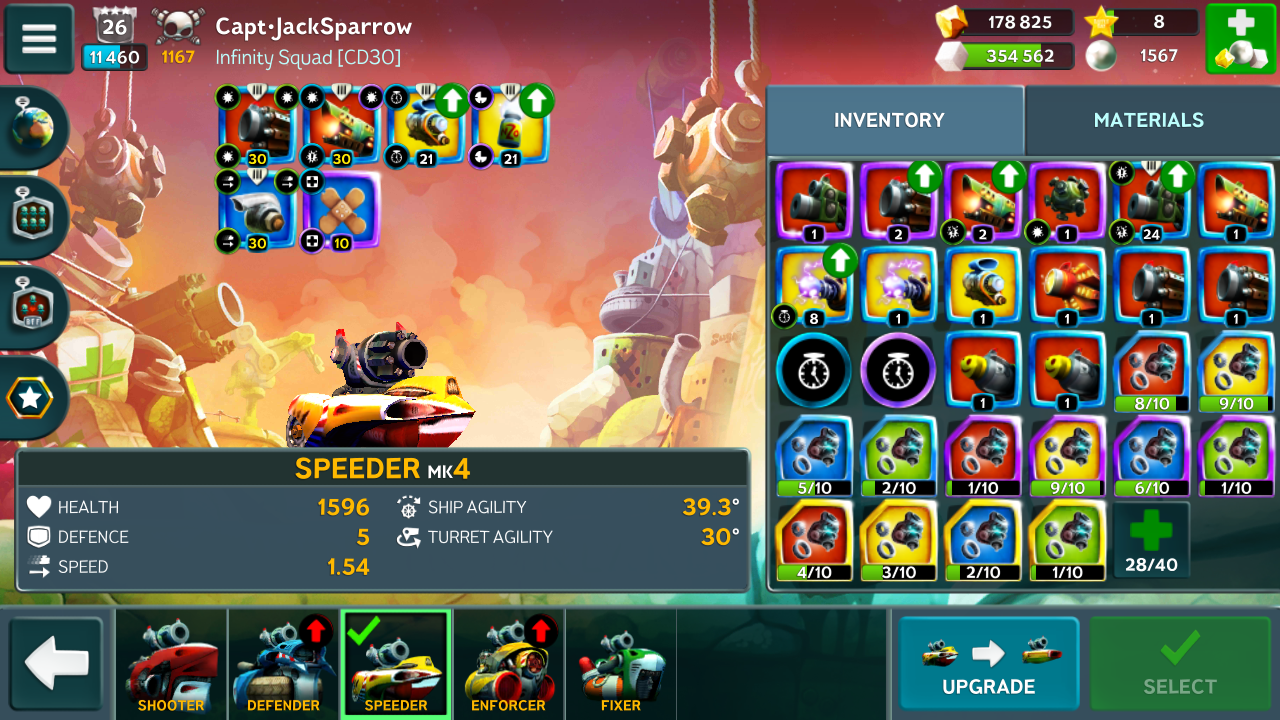
Task: Open the hamburger main menu
Action: [x=39, y=39]
